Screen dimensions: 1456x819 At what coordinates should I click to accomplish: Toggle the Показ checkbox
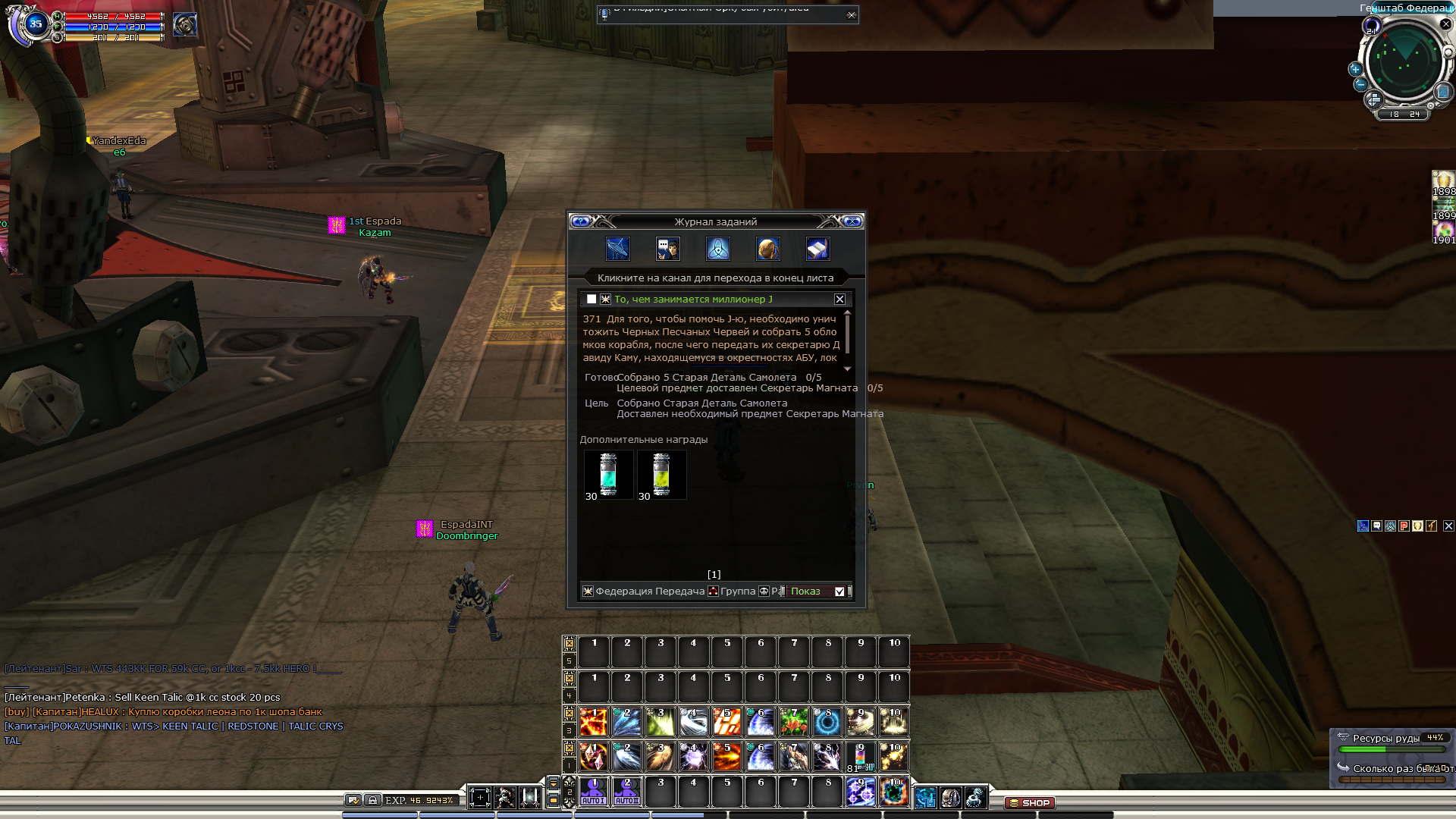click(839, 591)
